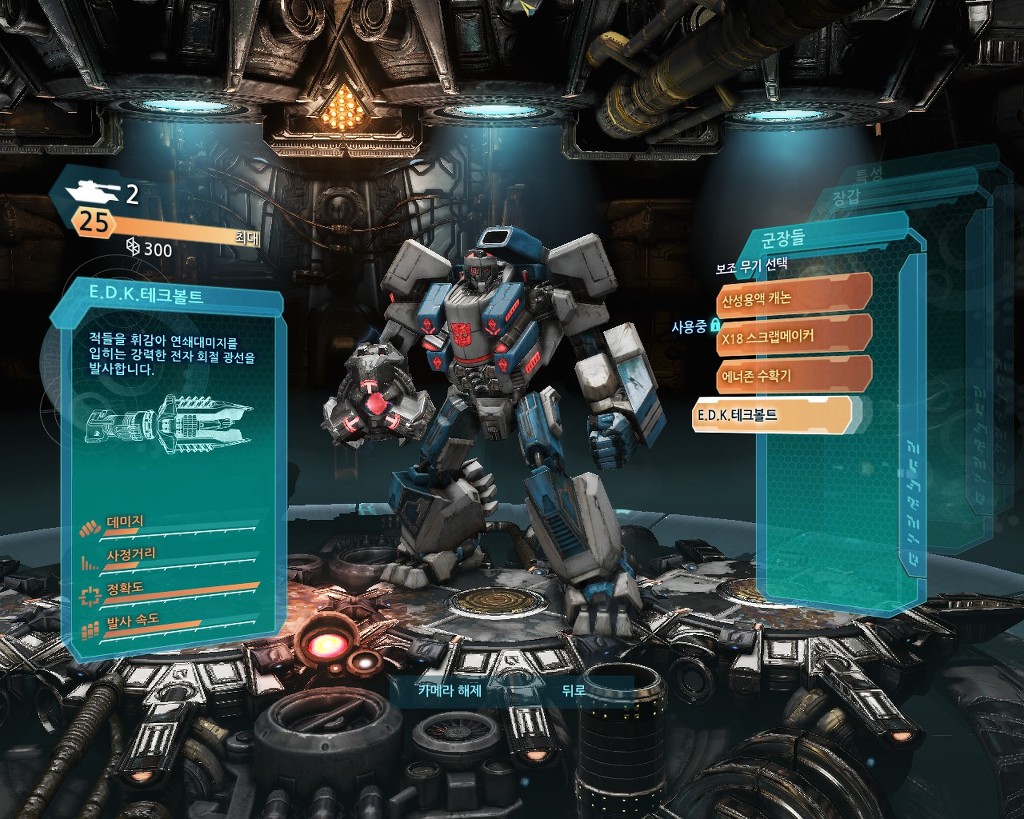The width and height of the screenshot is (1024, 819).
Task: Switch to the 장갑 panel tab
Action: [x=846, y=198]
